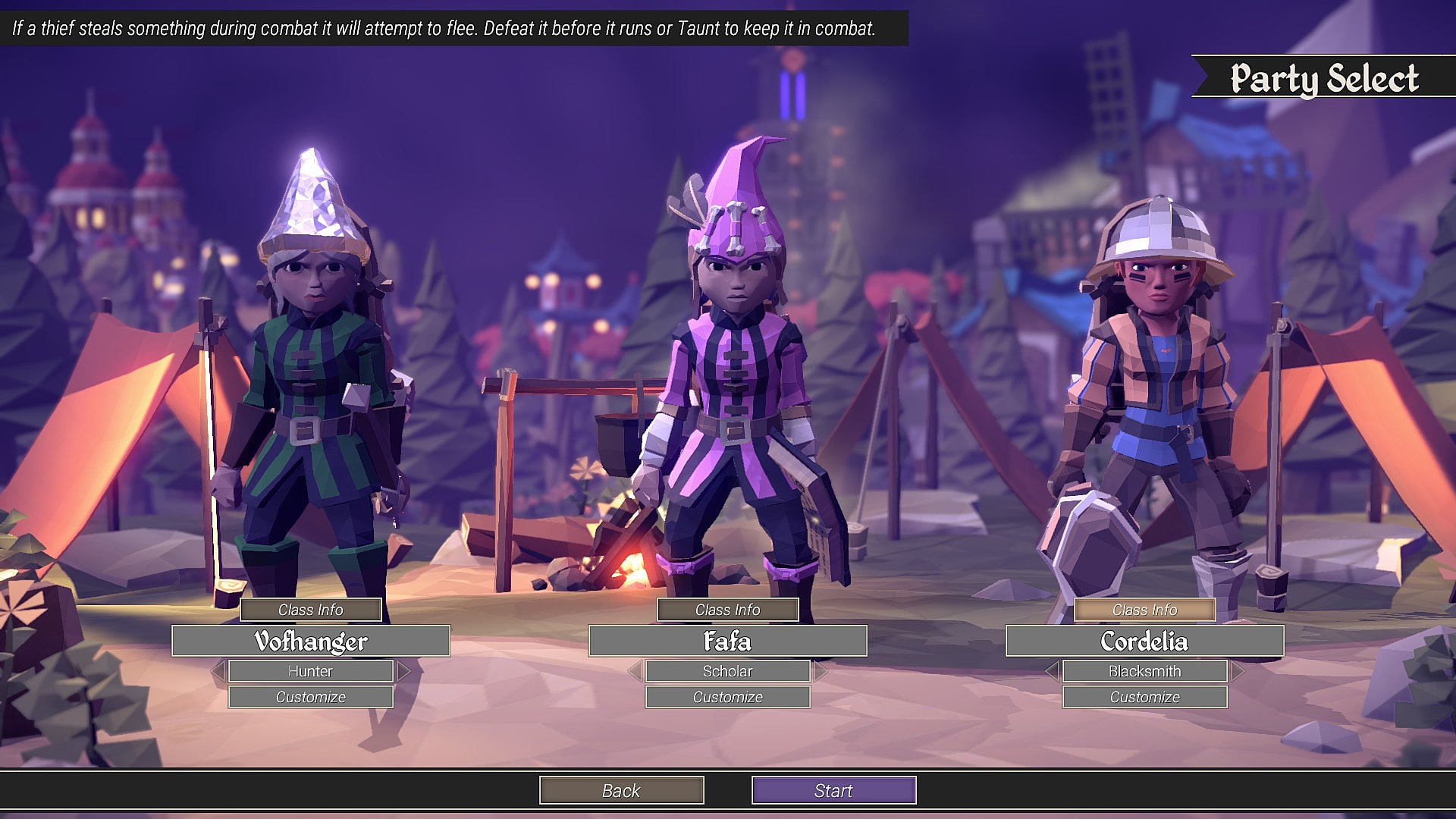Switch Scholar to the next class

point(821,671)
